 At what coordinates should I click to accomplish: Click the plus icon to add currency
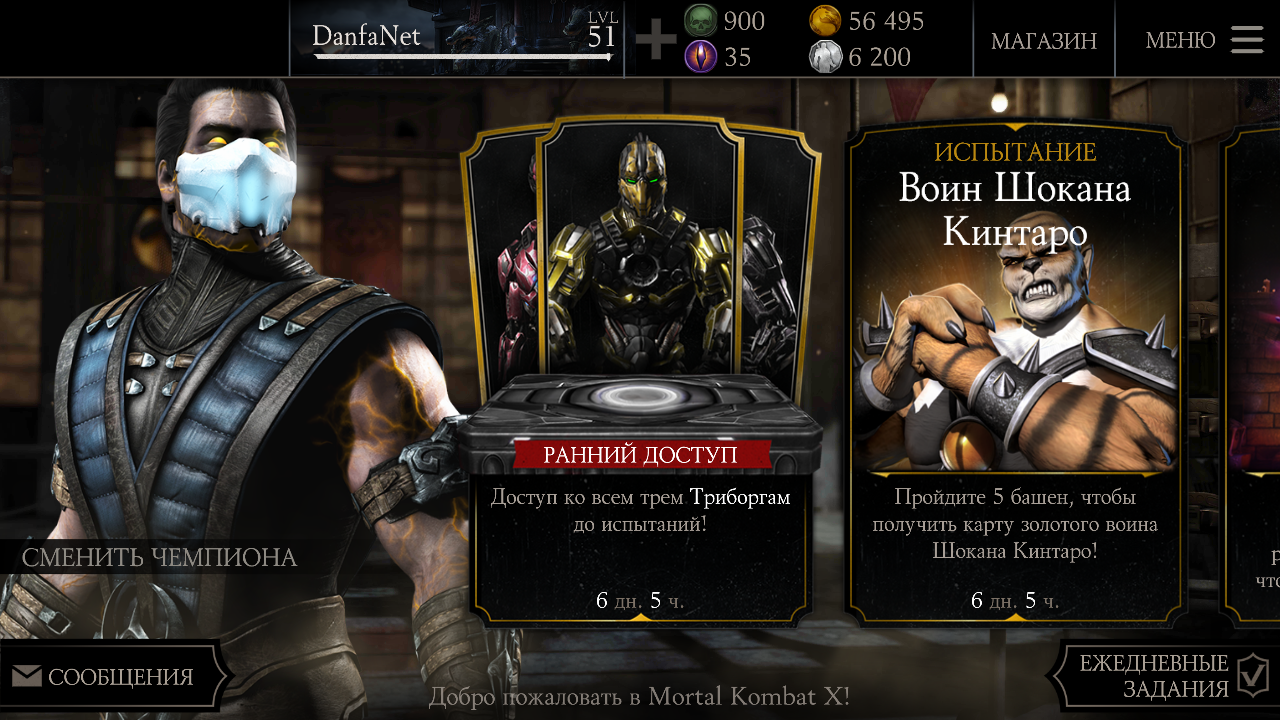(x=656, y=40)
